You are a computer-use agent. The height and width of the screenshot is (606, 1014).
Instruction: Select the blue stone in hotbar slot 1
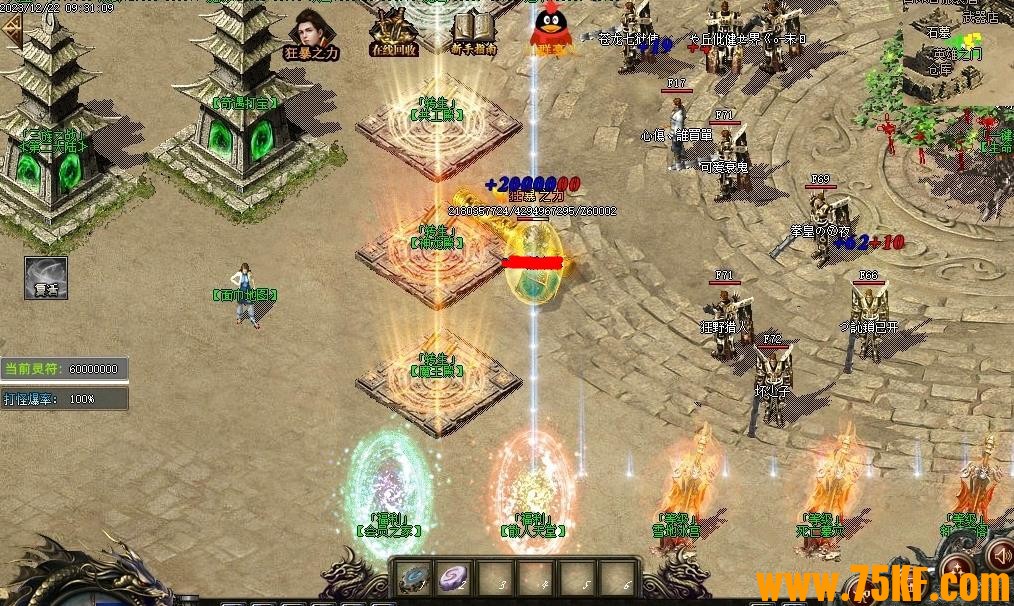coord(412,578)
